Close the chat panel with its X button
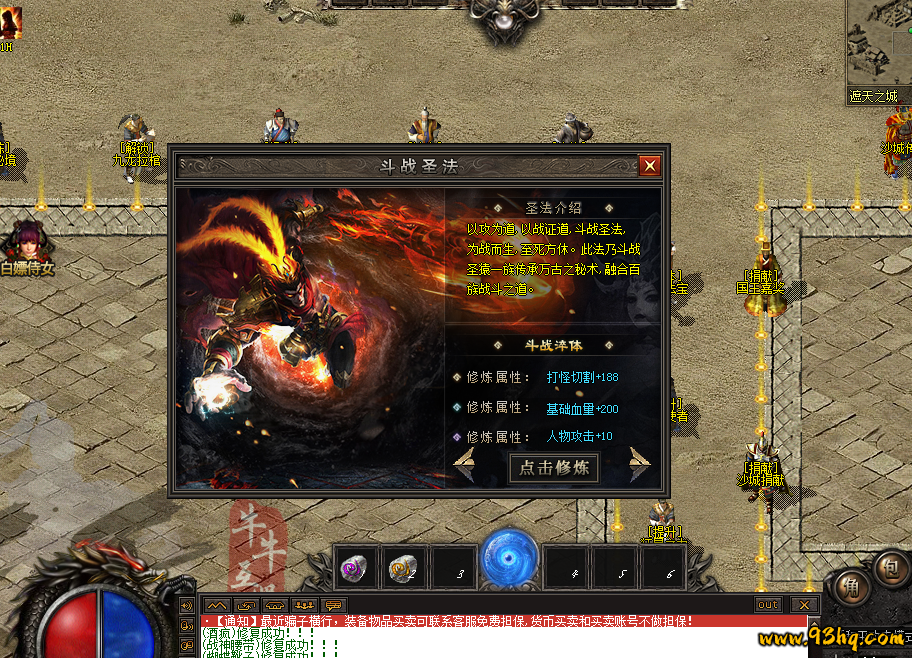The height and width of the screenshot is (658, 912). [x=804, y=605]
